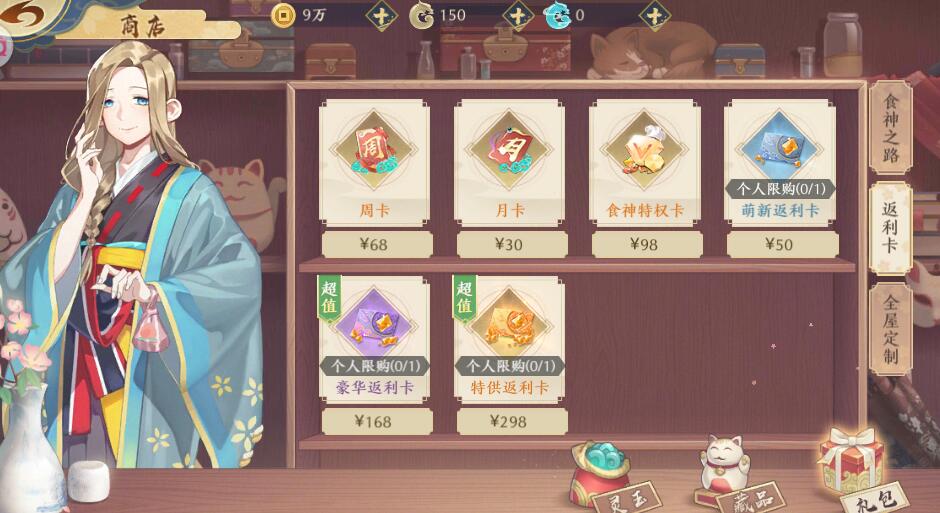Buy the newcomer rebate card for ¥50
Screen dimensions: 940x513
coord(779,244)
